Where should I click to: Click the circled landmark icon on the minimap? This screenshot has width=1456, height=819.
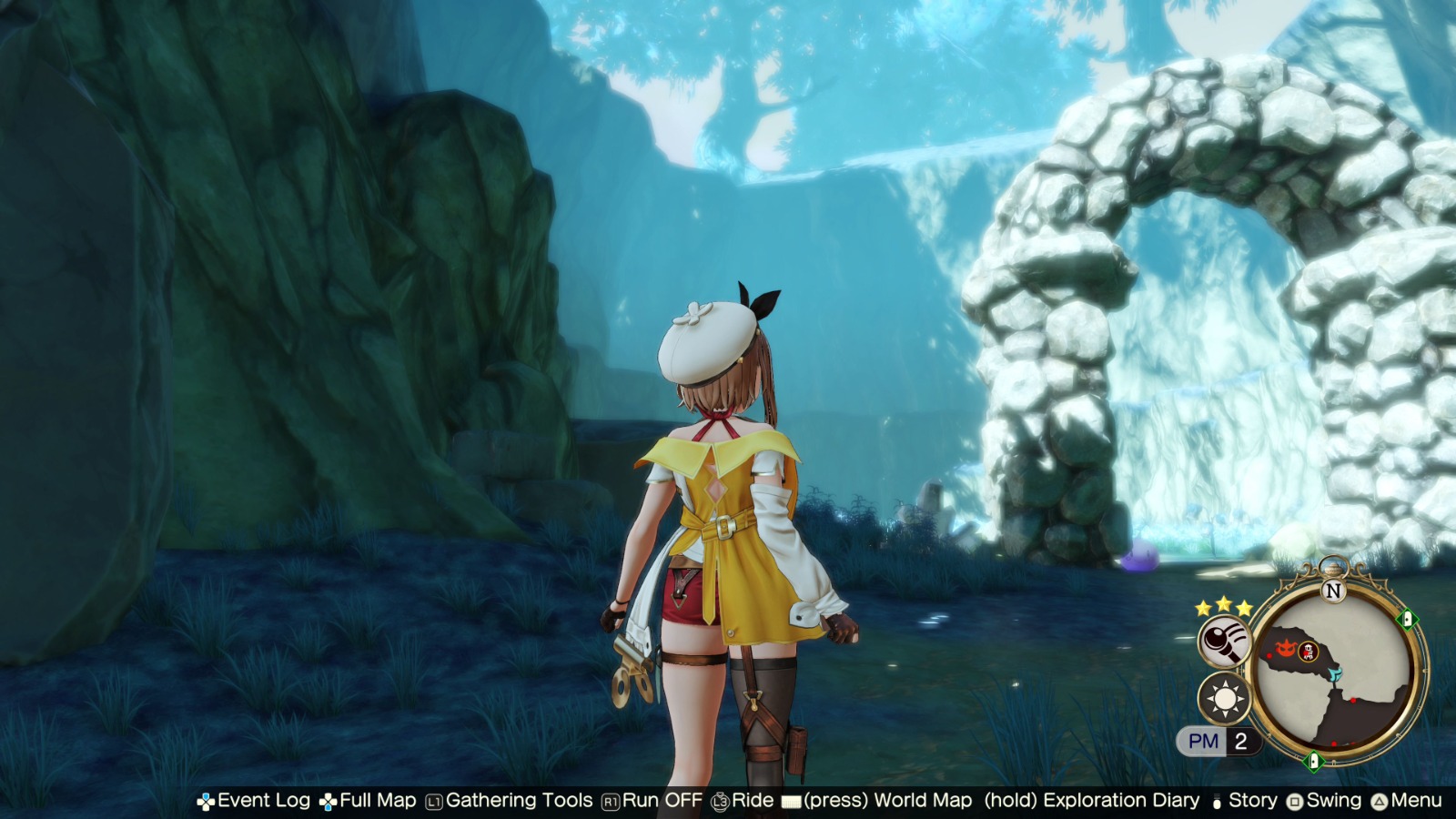point(1308,652)
